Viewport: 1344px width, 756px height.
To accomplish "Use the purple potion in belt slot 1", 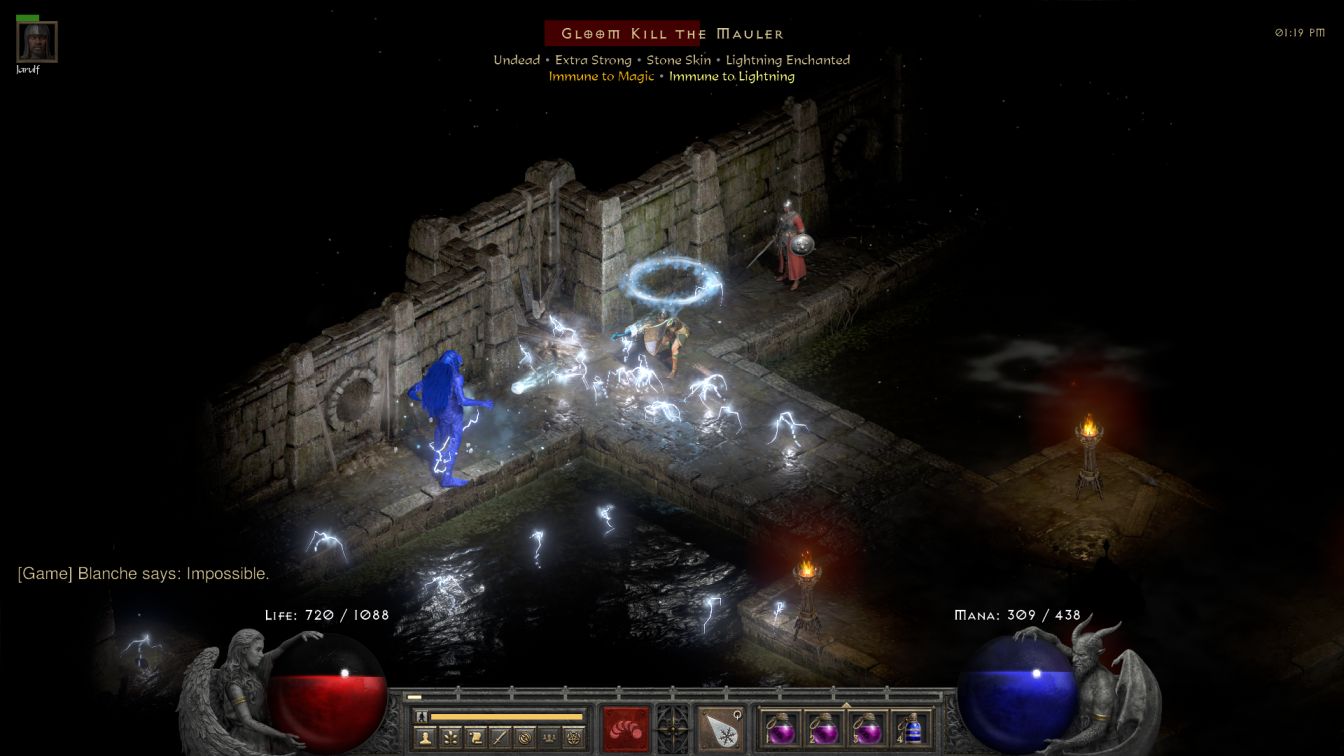I will point(779,728).
